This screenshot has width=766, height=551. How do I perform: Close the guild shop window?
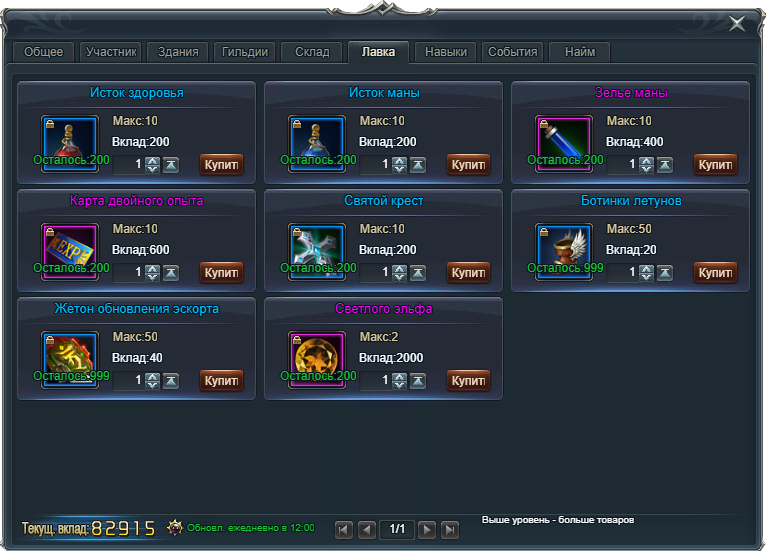[737, 23]
